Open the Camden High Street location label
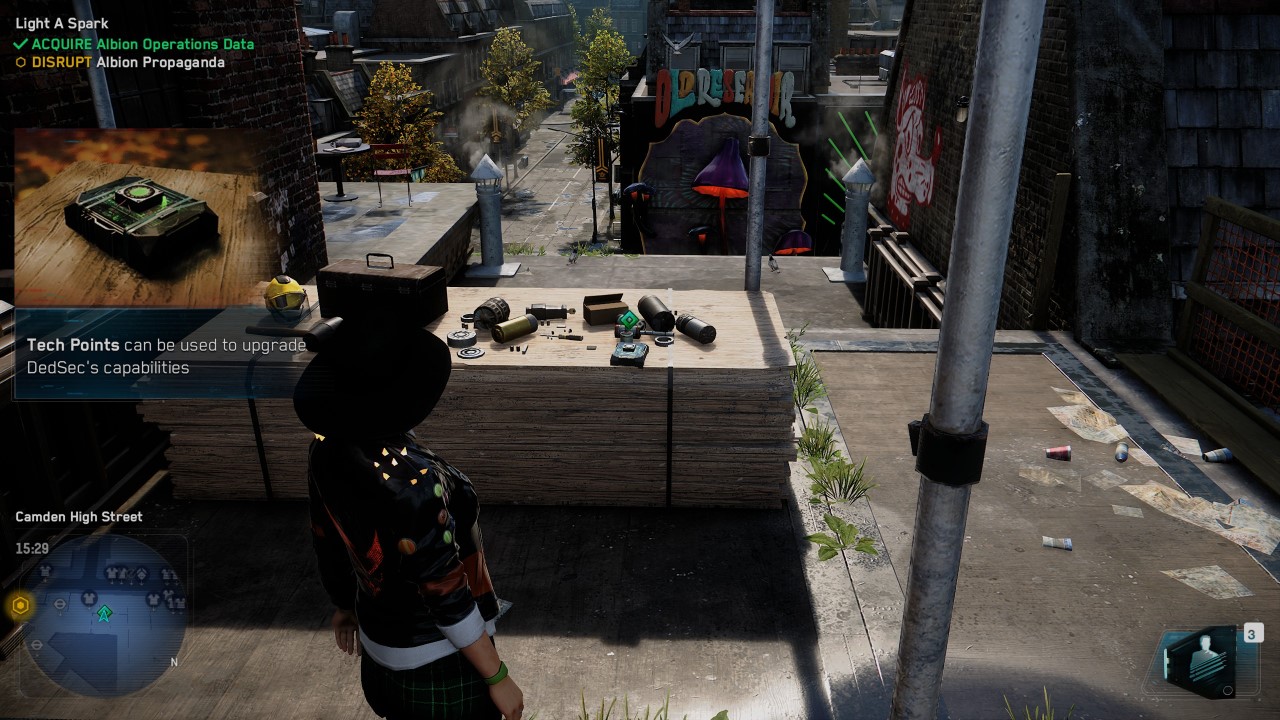The image size is (1280, 720). click(78, 516)
